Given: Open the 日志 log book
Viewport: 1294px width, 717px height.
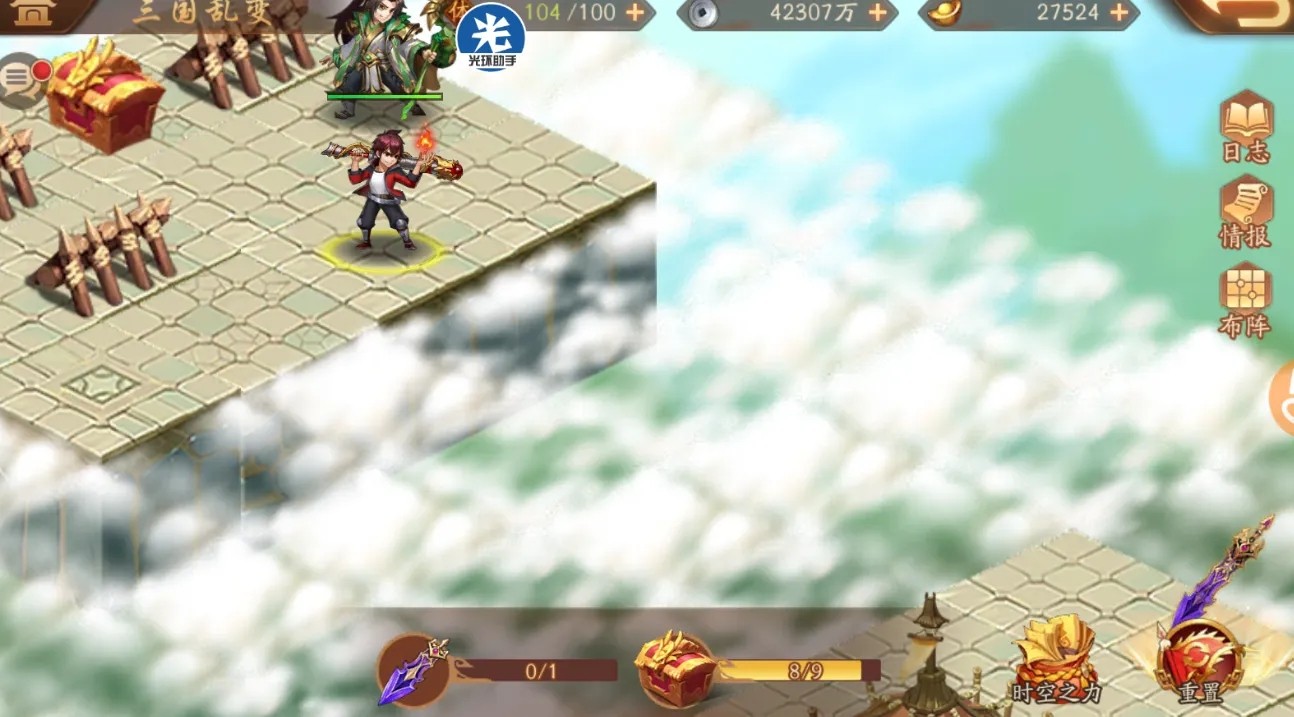Looking at the screenshot, I should 1246,125.
